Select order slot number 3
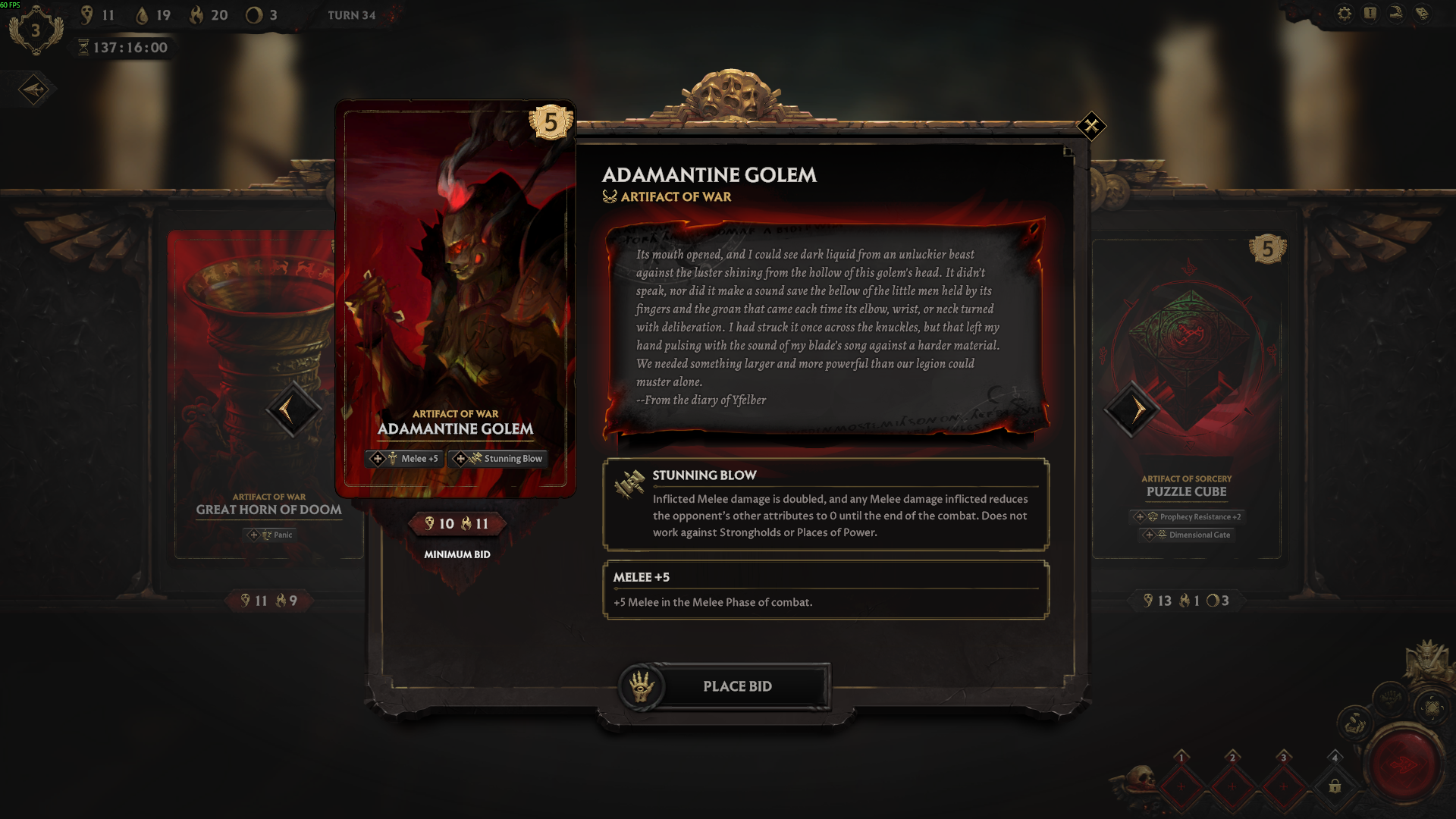 pyautogui.click(x=1283, y=786)
